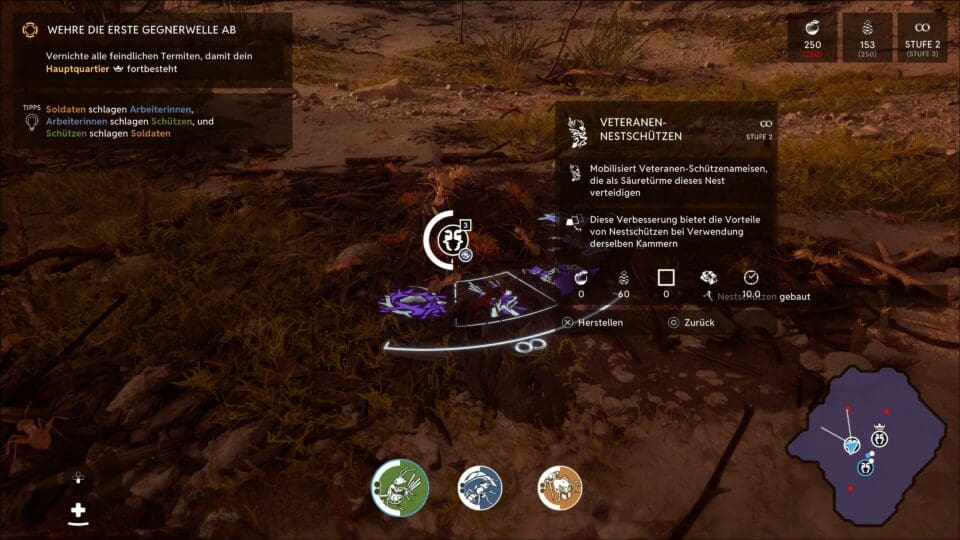Select the orange soldier ant legion icon
The image size is (960, 540).
tap(560, 488)
